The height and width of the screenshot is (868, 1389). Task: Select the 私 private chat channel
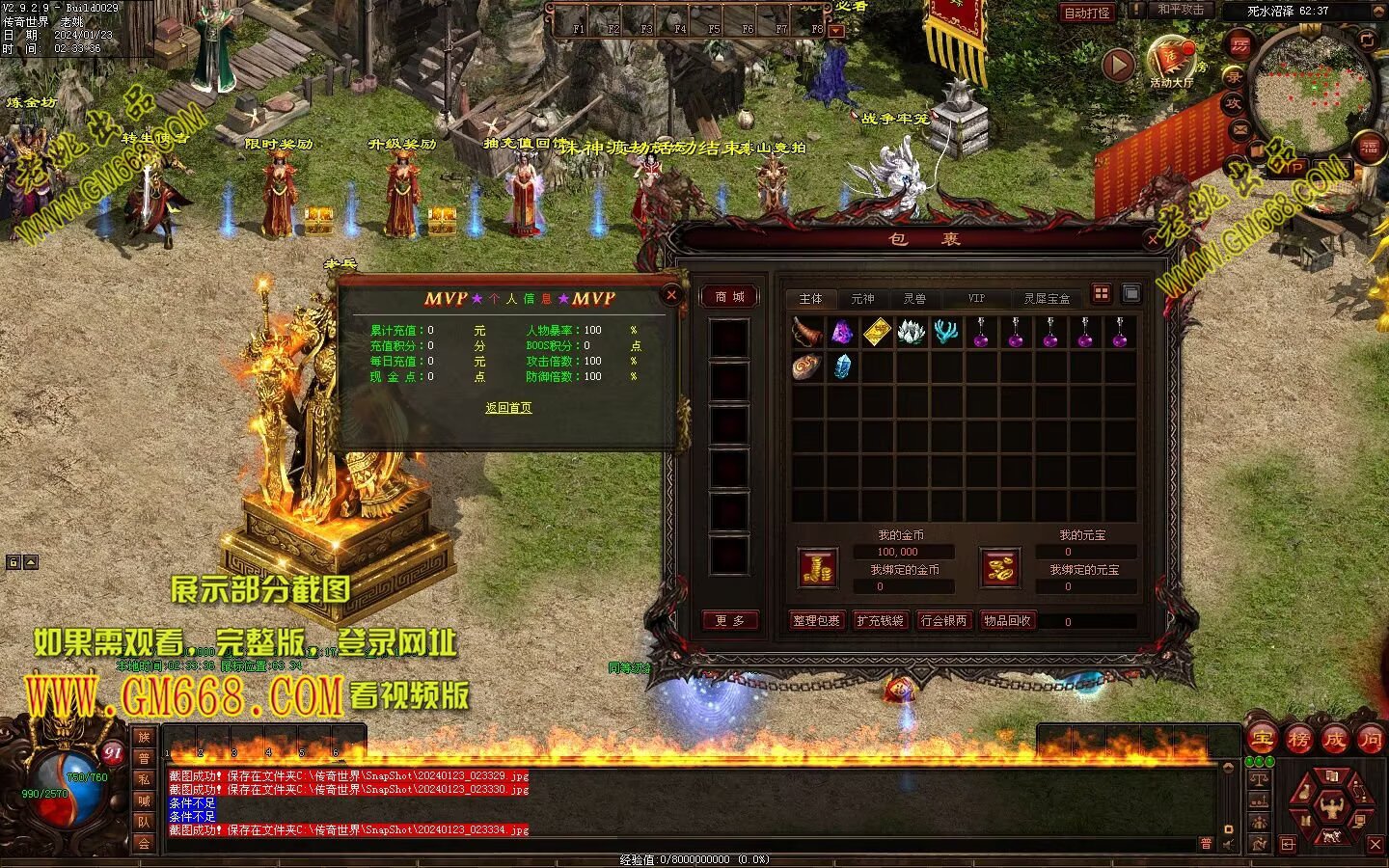pyautogui.click(x=144, y=780)
